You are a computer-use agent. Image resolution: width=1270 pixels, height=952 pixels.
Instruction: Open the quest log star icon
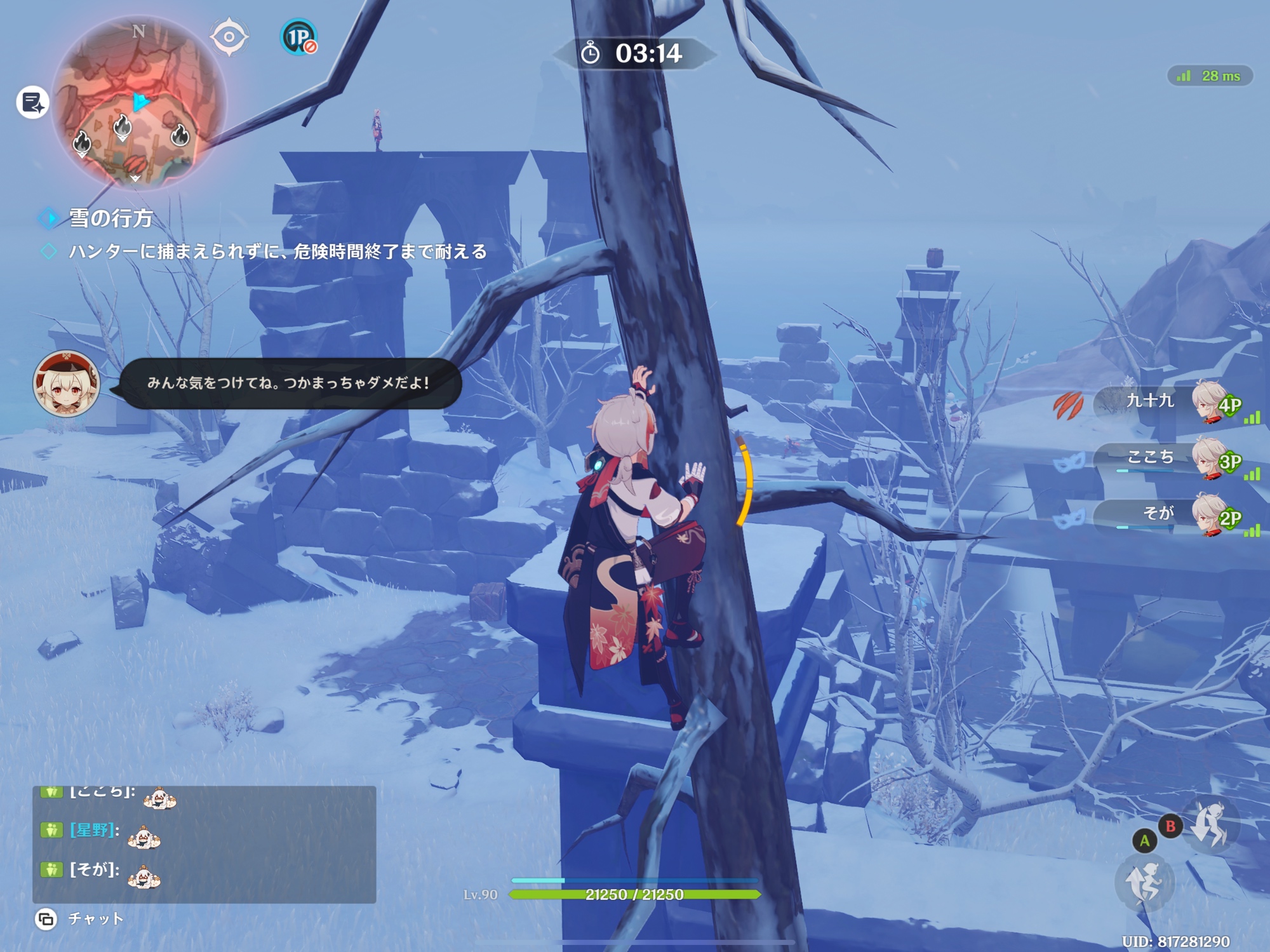pos(32,102)
